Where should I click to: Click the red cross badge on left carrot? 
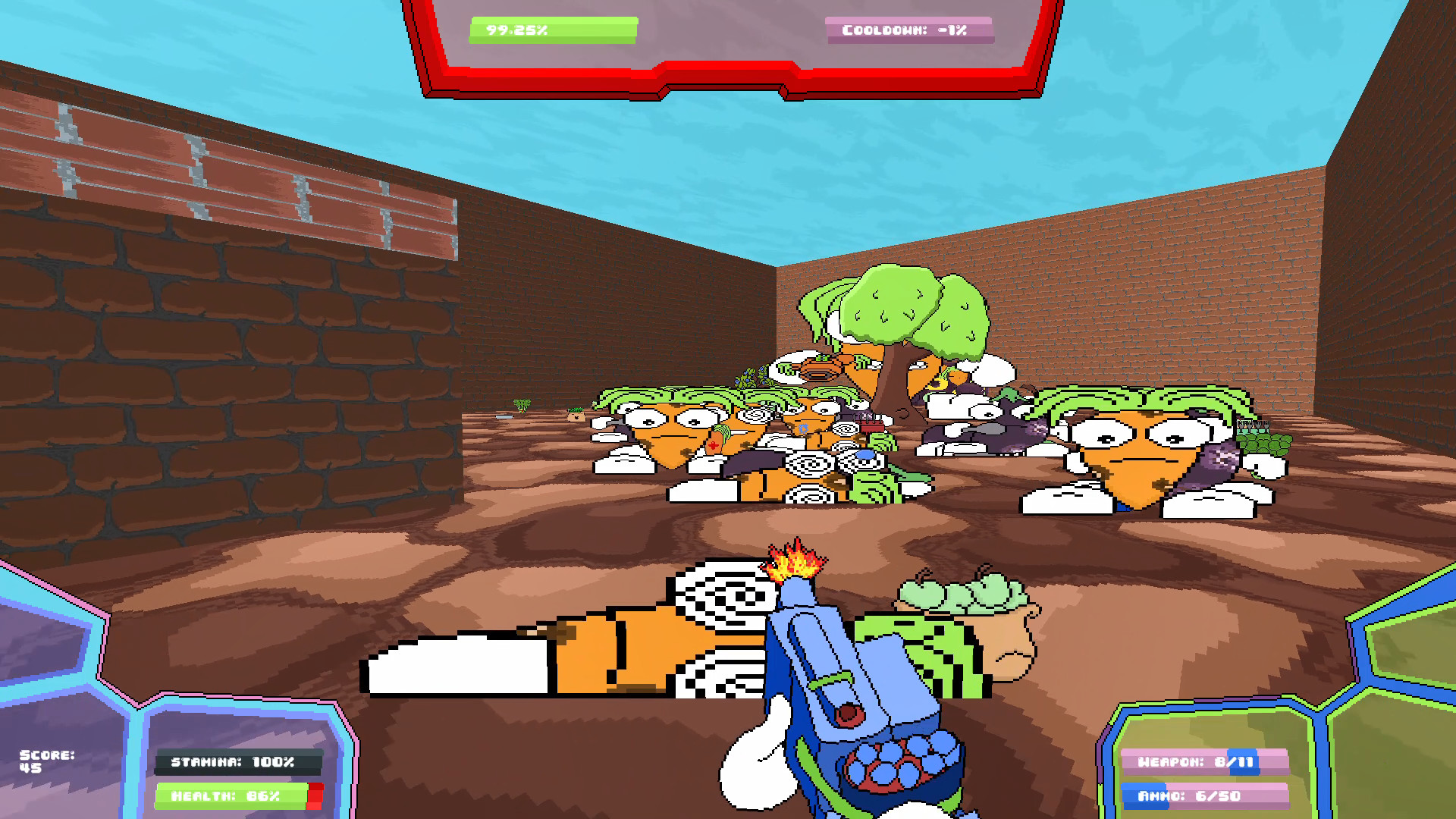[x=714, y=444]
